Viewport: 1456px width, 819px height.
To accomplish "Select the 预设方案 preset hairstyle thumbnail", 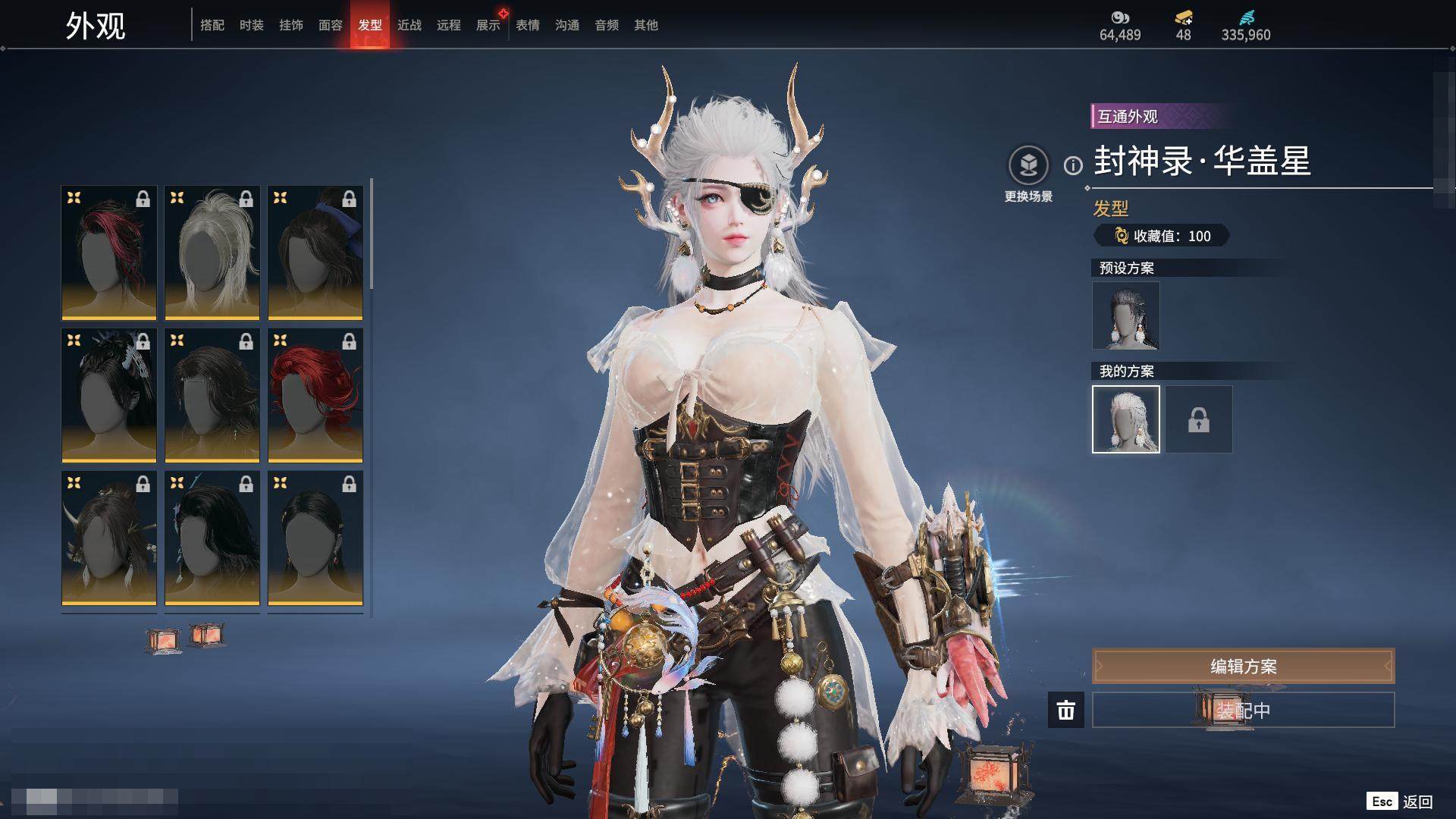I will tap(1126, 315).
